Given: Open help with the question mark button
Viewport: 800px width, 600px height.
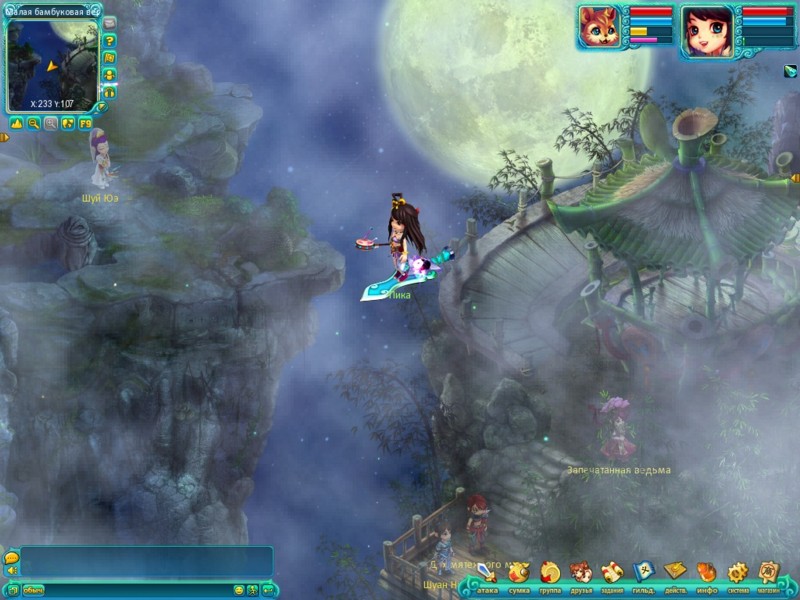Looking at the screenshot, I should (110, 41).
